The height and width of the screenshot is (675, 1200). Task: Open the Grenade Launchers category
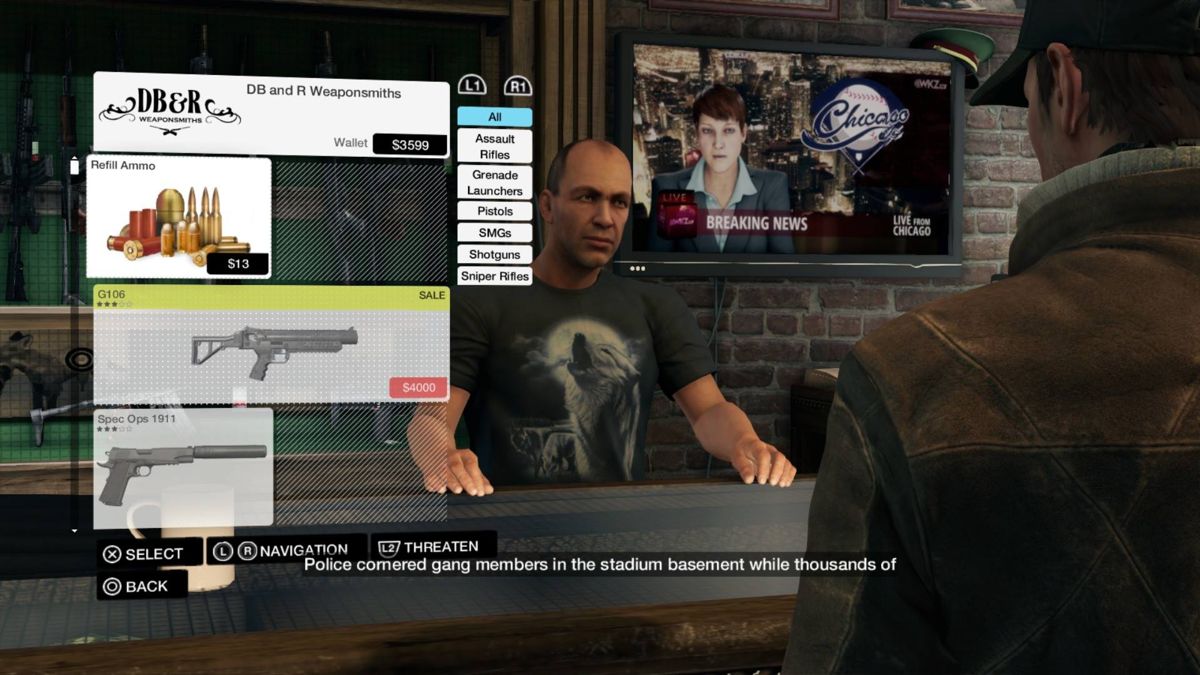point(494,182)
